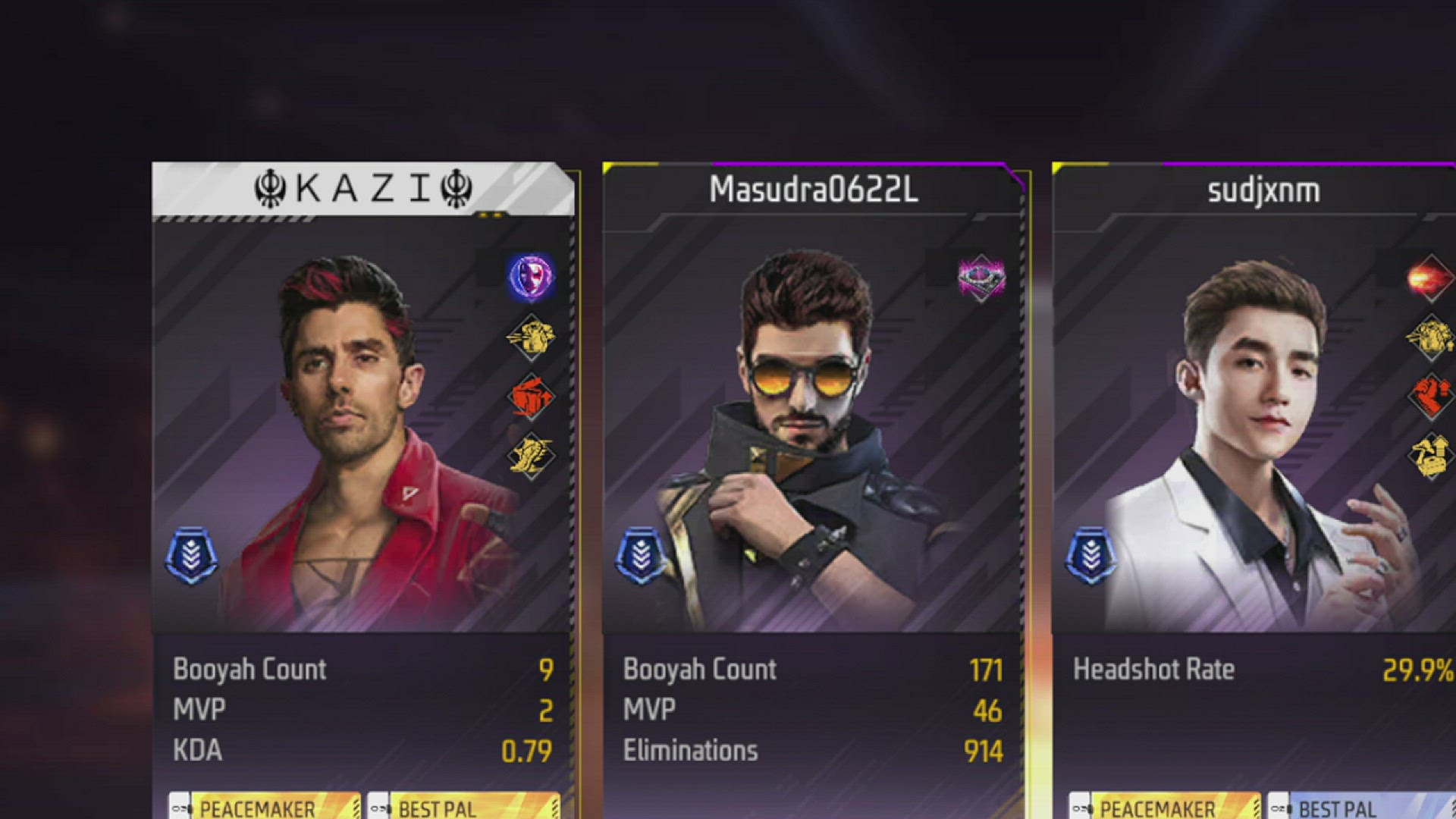Click the blue rank badge on sudjxnm's card

(x=1091, y=556)
